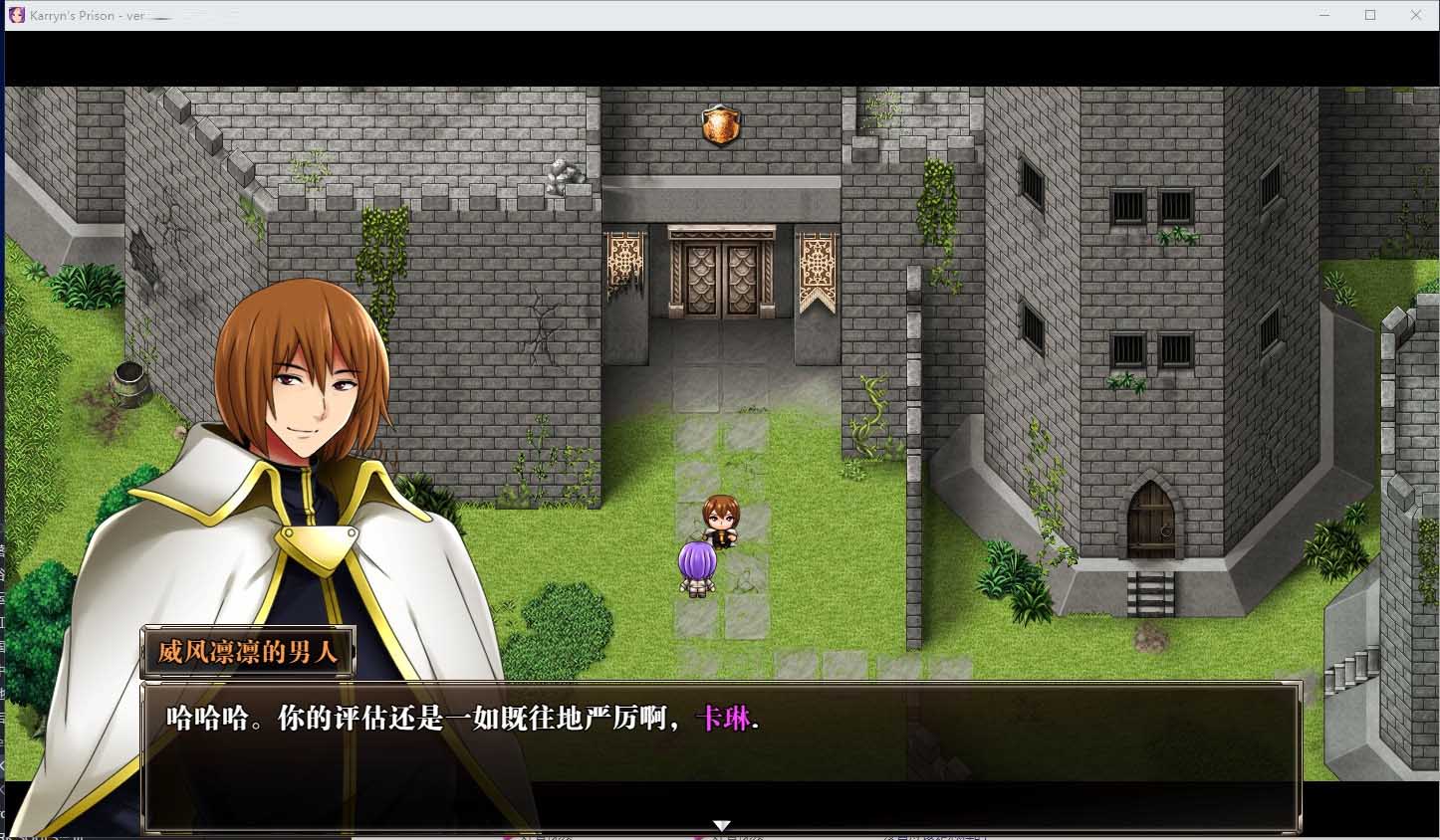1440x840 pixels.
Task: Click the minimize button of the game window
Action: pyautogui.click(x=1323, y=15)
